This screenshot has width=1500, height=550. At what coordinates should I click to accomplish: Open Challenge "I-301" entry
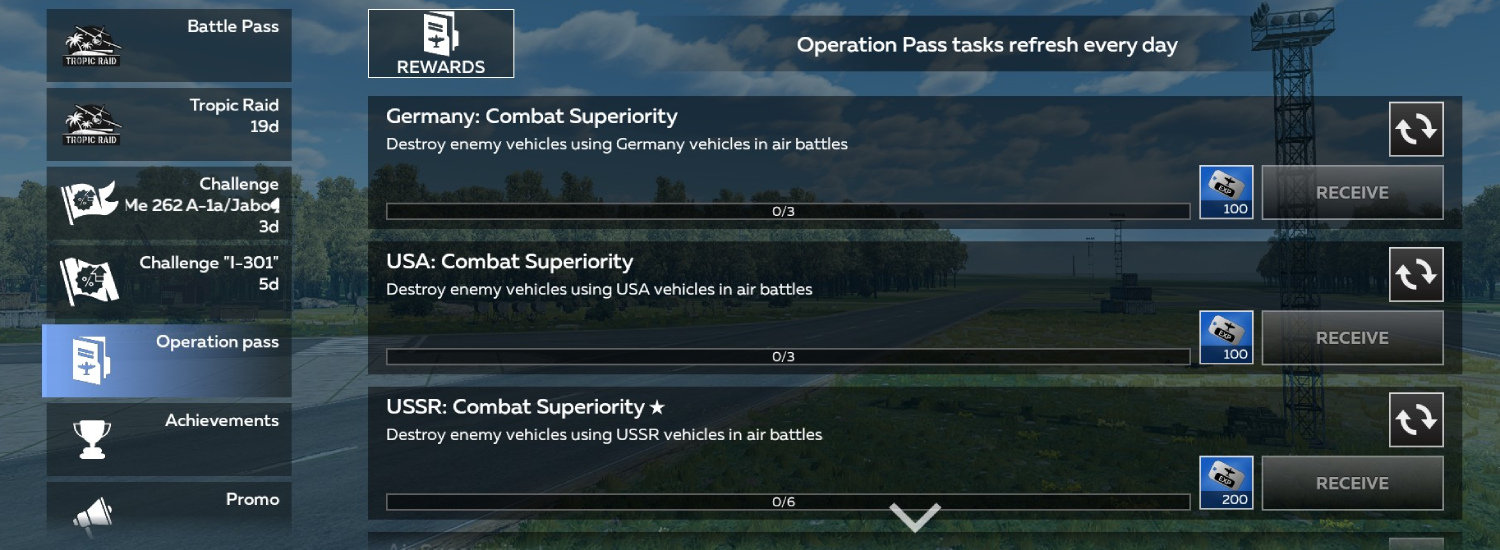168,282
